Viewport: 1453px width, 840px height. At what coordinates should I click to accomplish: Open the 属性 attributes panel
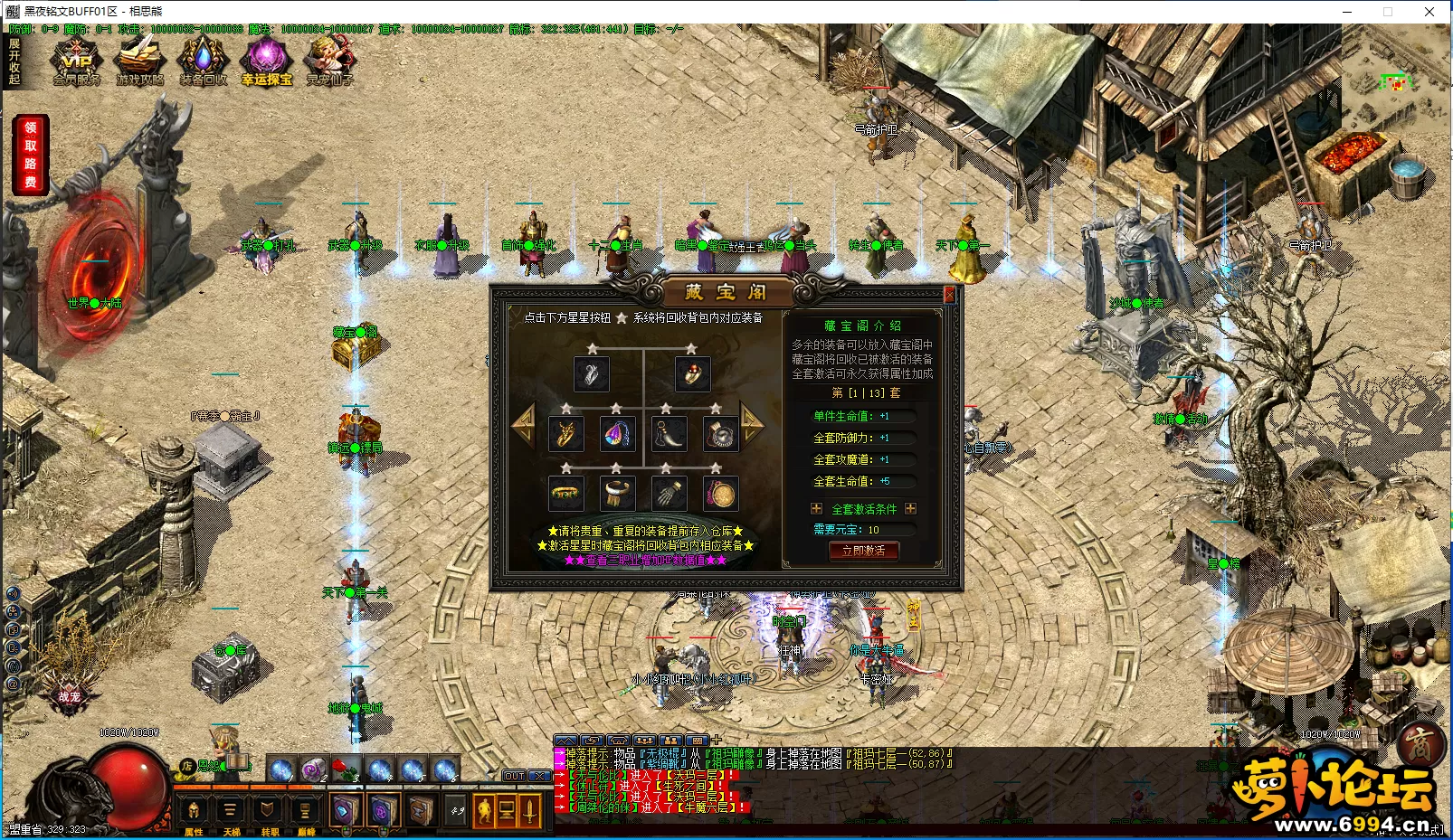[195, 812]
